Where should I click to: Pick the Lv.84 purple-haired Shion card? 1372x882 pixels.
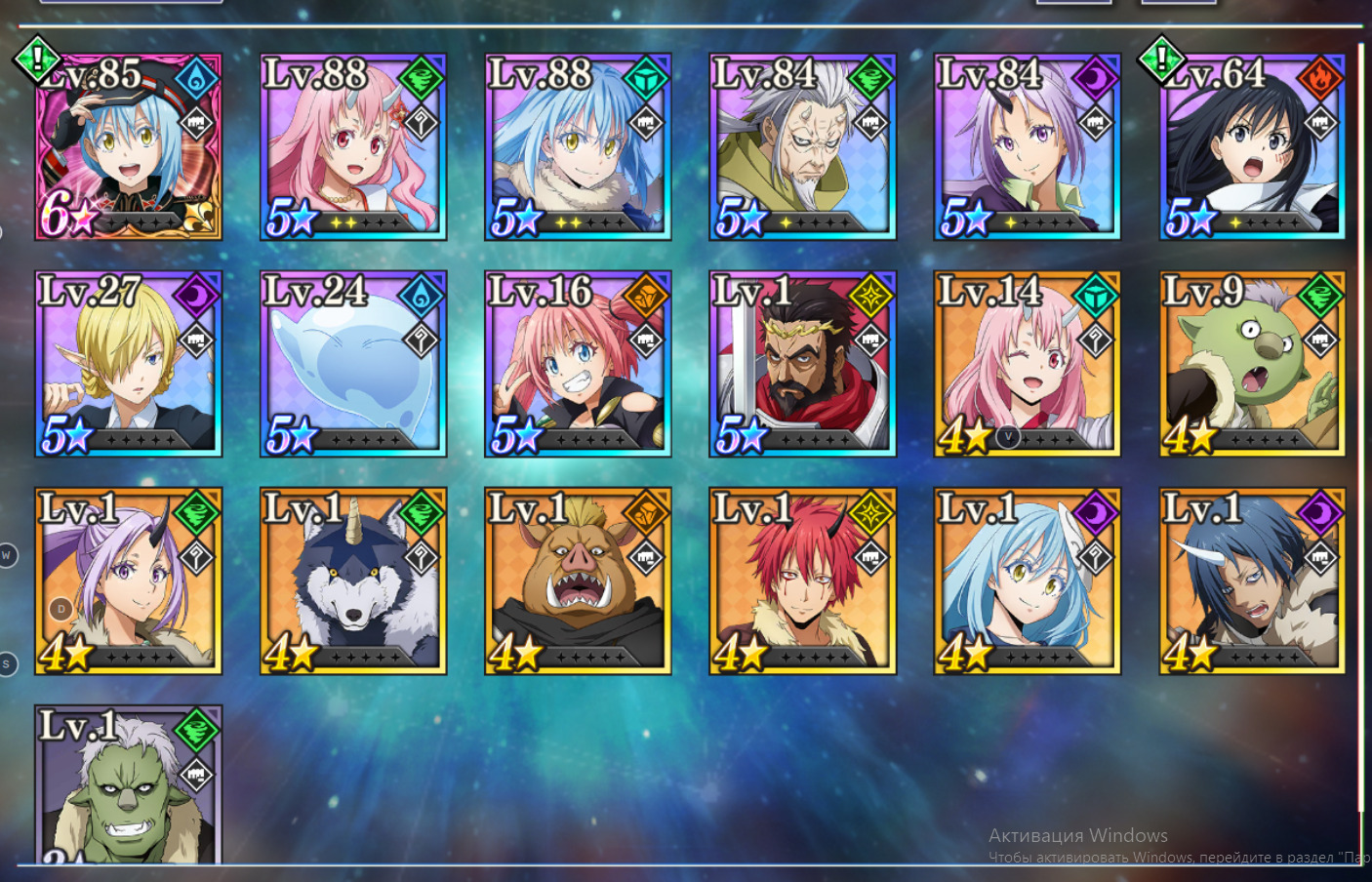pos(1027,147)
